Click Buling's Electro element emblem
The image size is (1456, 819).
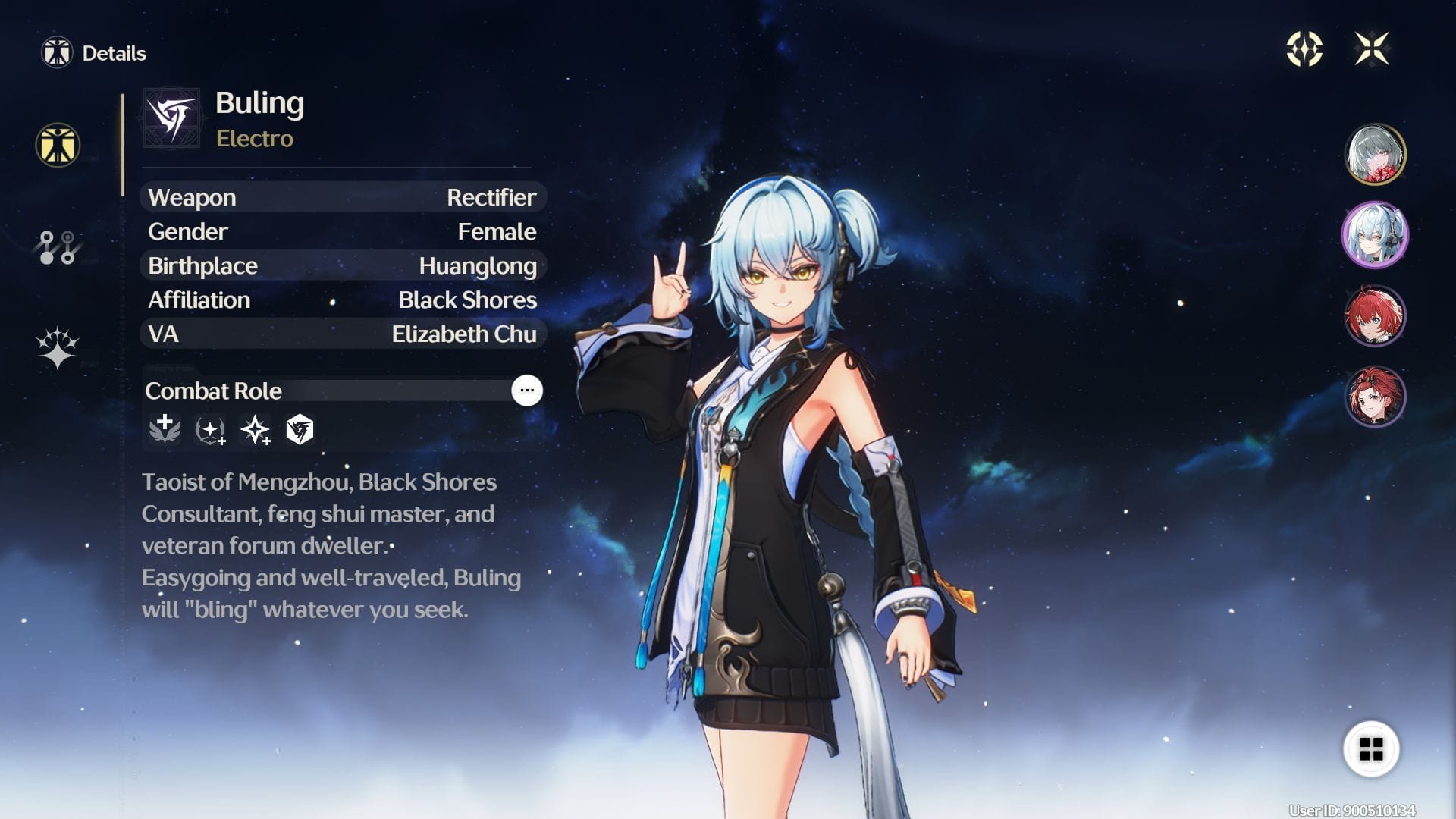(172, 118)
